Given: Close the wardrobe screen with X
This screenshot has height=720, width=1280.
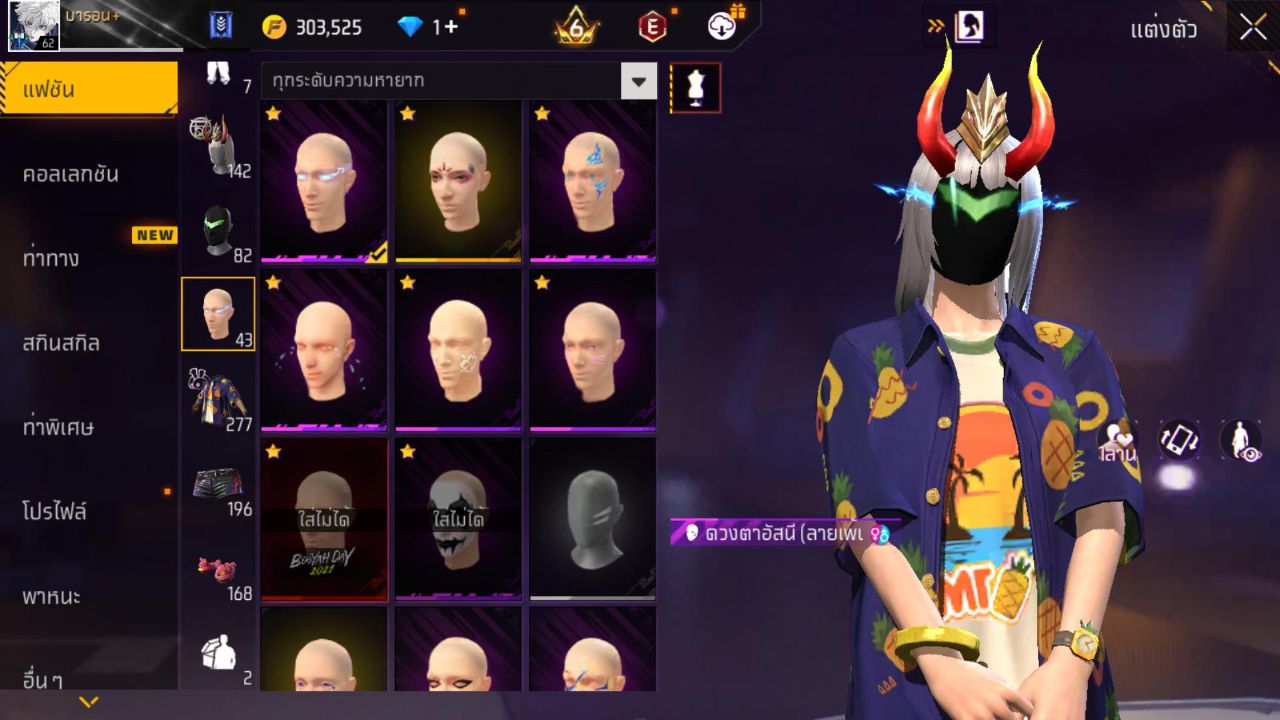Looking at the screenshot, I should tap(1253, 28).
